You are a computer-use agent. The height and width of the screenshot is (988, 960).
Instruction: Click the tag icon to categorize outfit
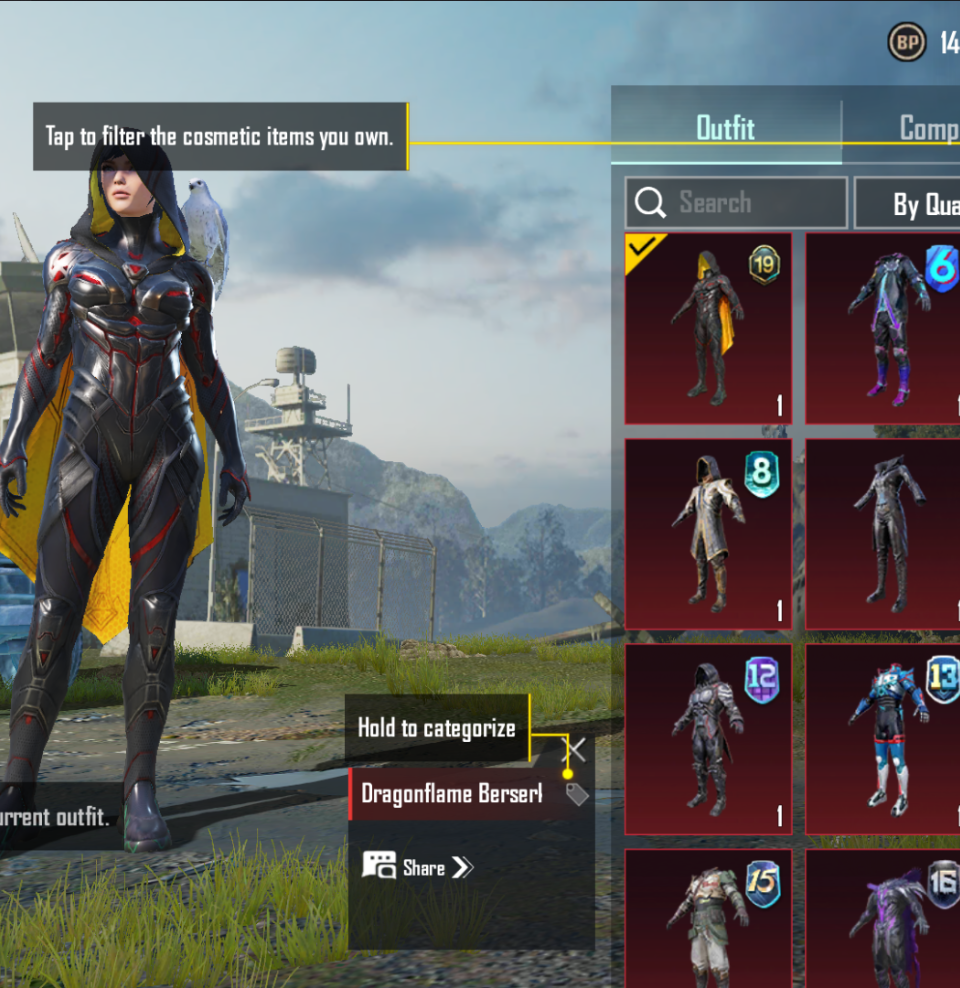(577, 794)
